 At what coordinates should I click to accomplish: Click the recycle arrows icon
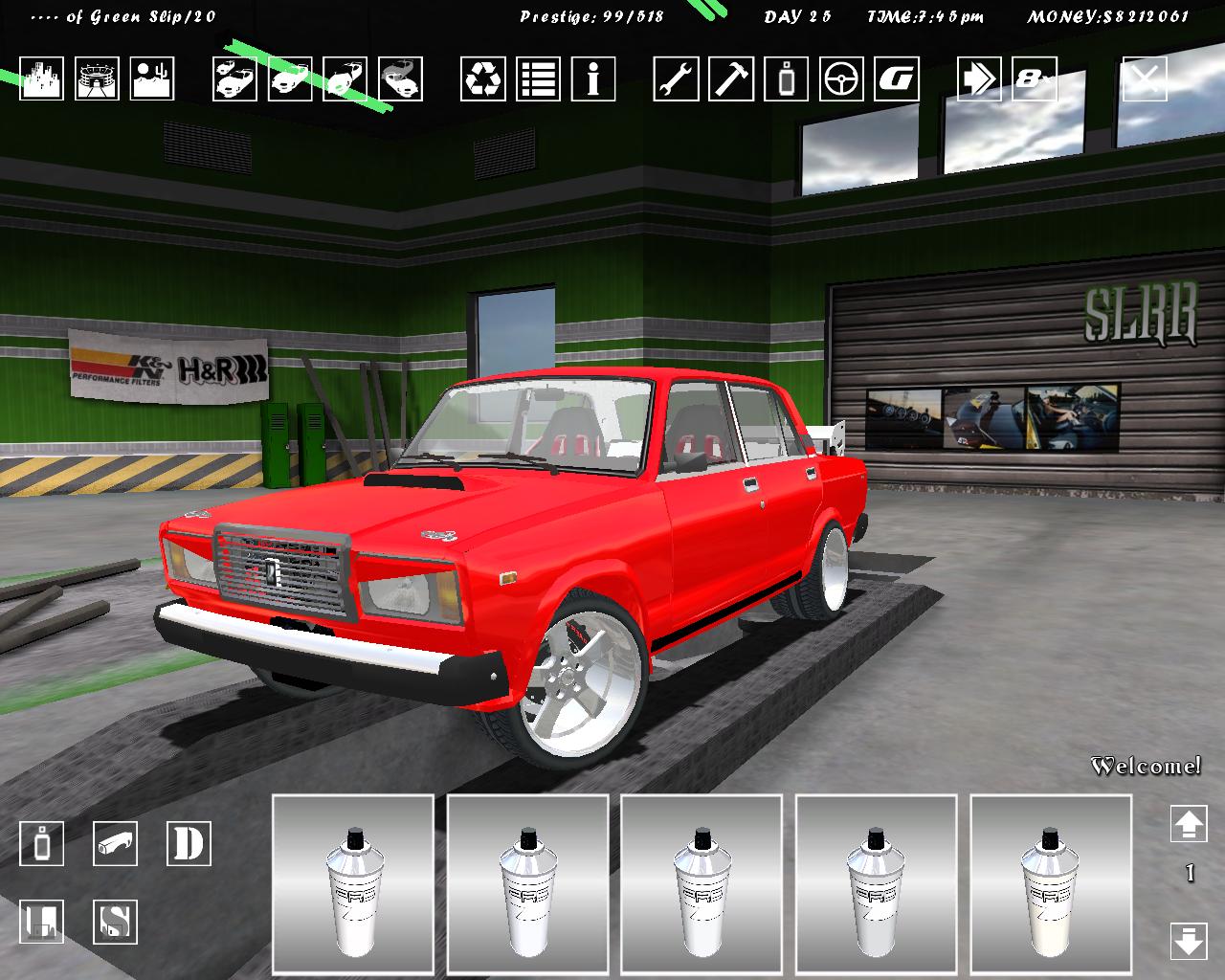coord(483,78)
